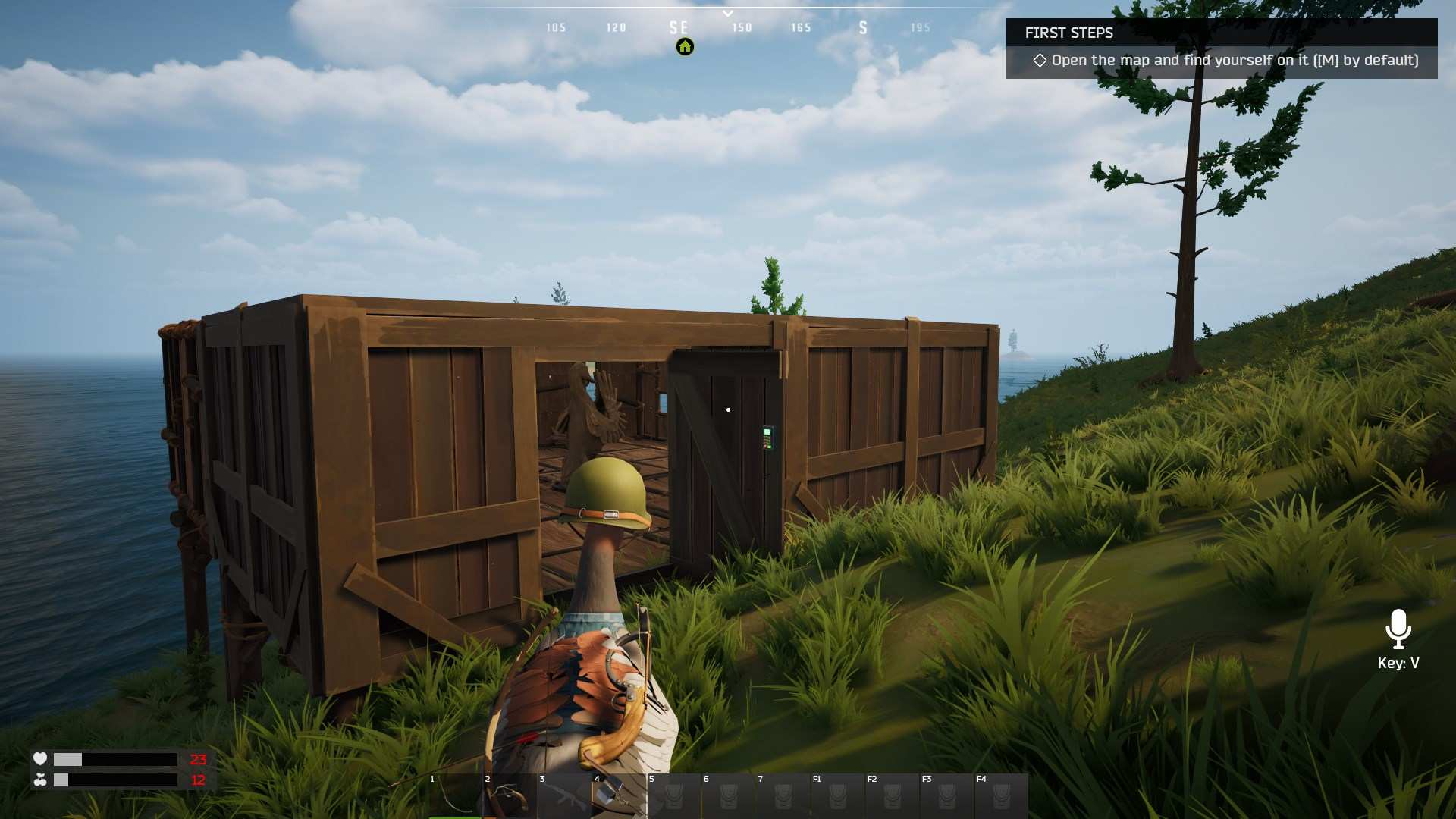
Task: Toggle voice chat using the mic indicator
Action: tap(1398, 629)
